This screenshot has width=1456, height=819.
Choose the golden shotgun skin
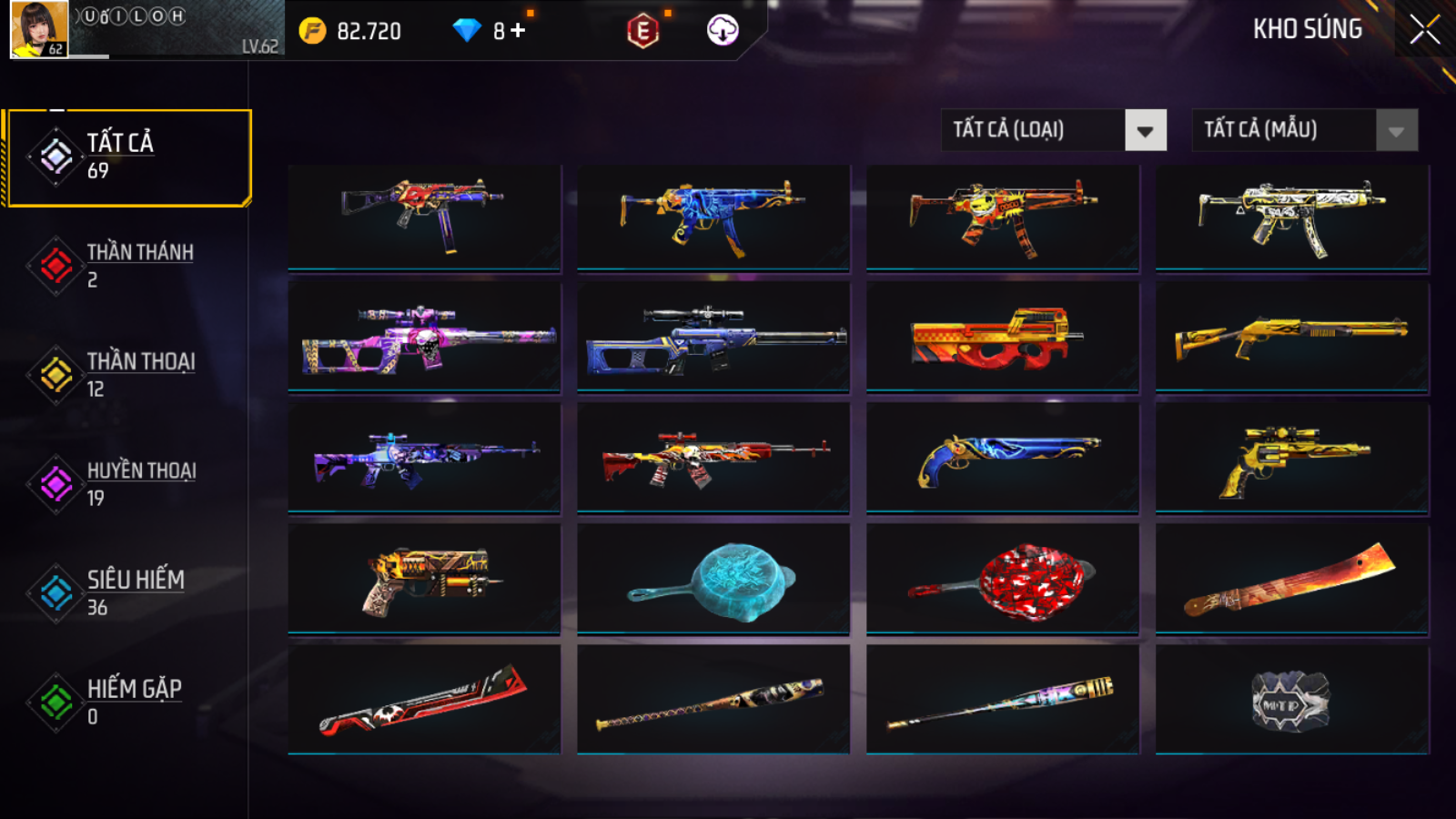coord(1291,338)
